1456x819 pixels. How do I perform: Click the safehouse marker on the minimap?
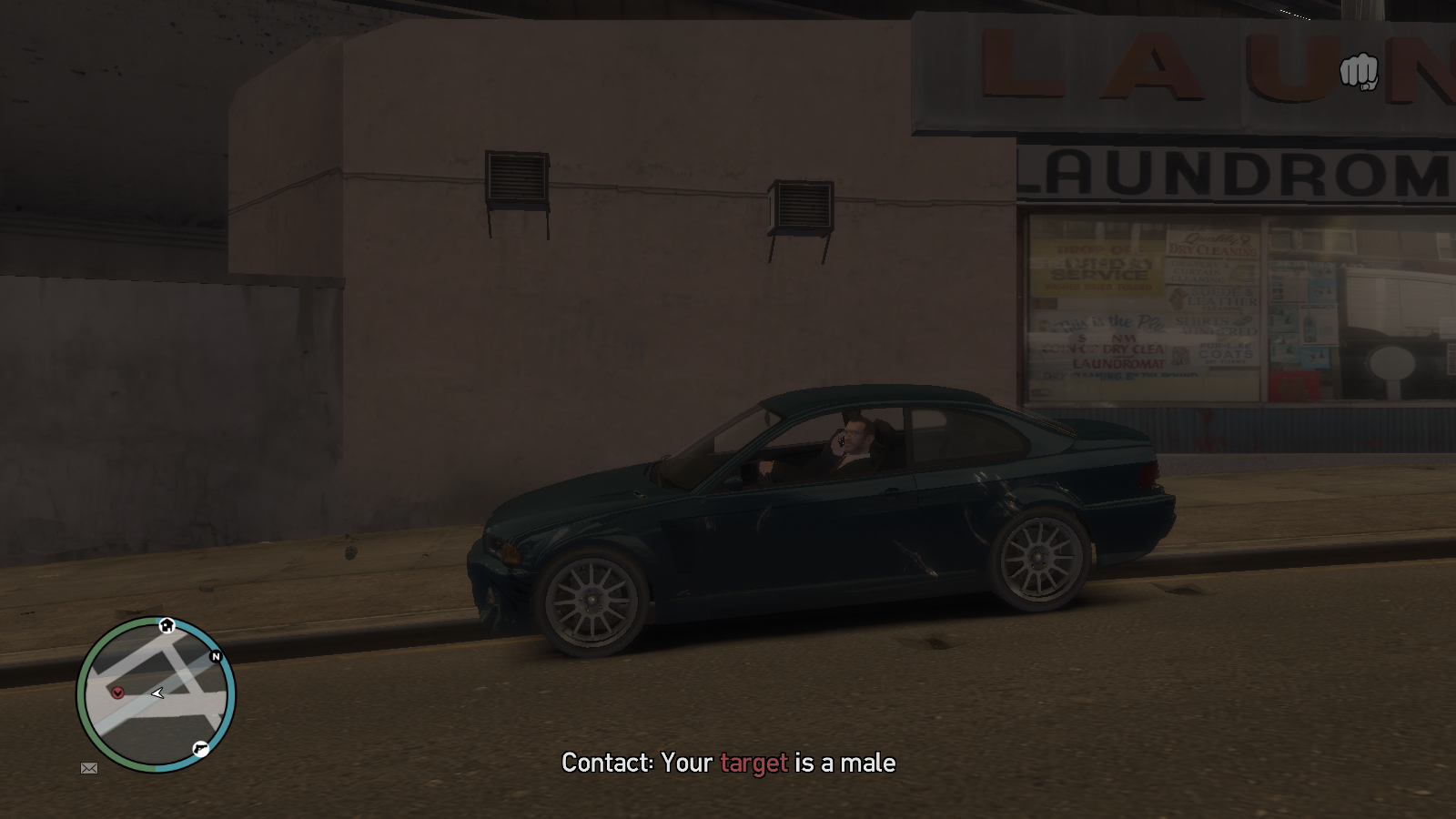(167, 625)
